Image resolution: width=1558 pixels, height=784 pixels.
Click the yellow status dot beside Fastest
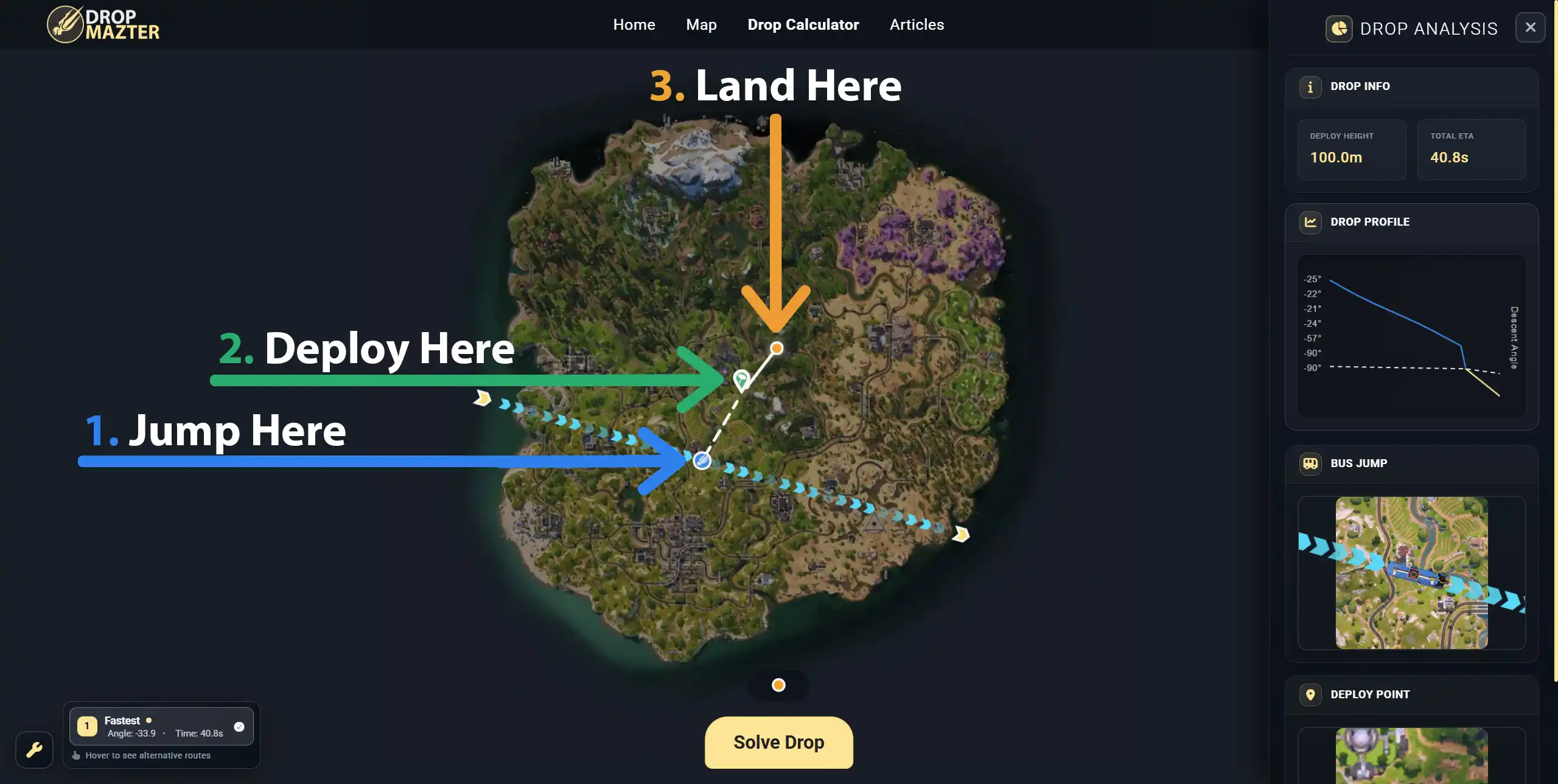(148, 720)
